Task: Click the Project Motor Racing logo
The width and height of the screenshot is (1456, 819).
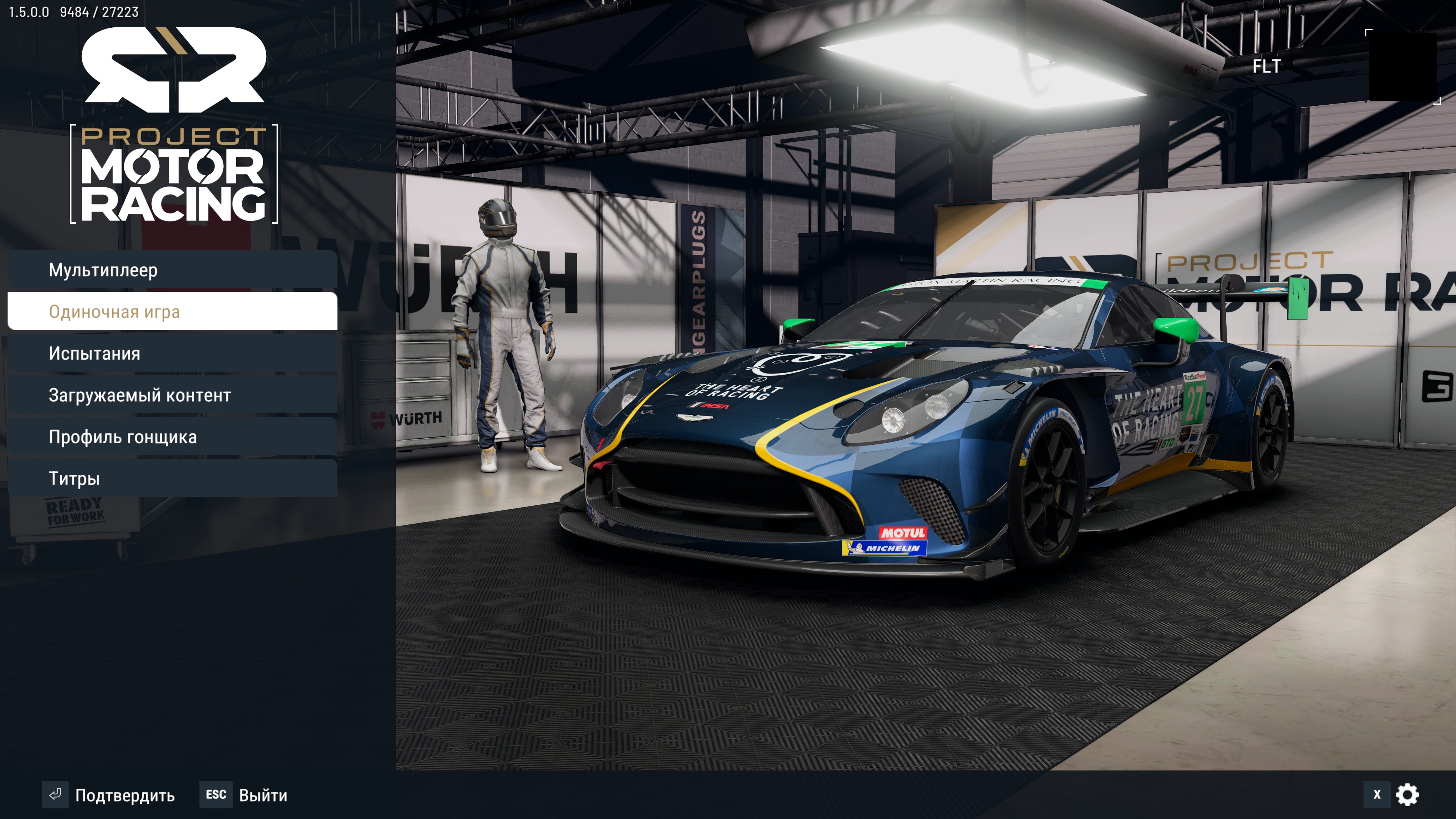Action: pos(173,175)
